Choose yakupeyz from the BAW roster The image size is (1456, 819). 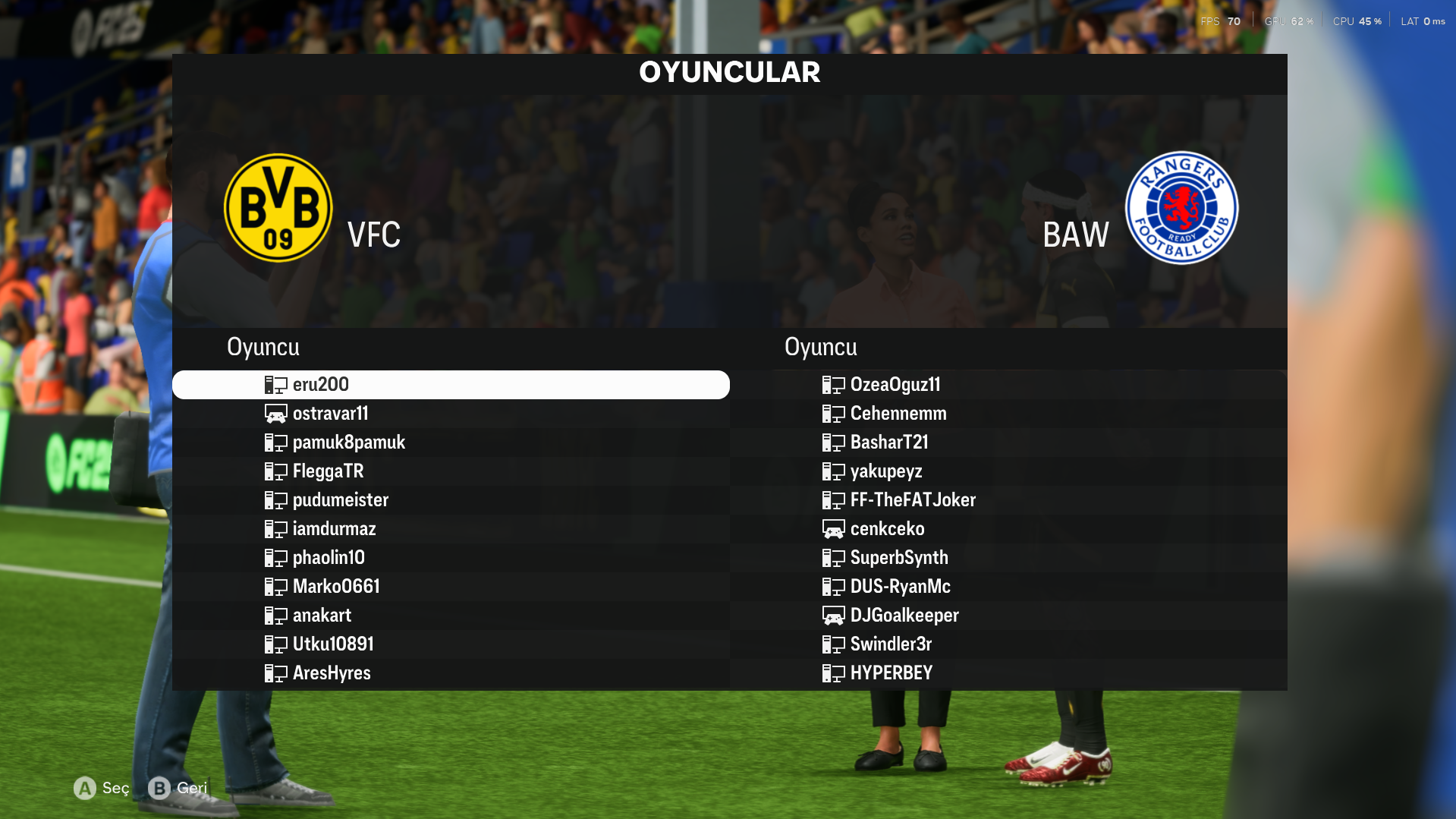[885, 471]
